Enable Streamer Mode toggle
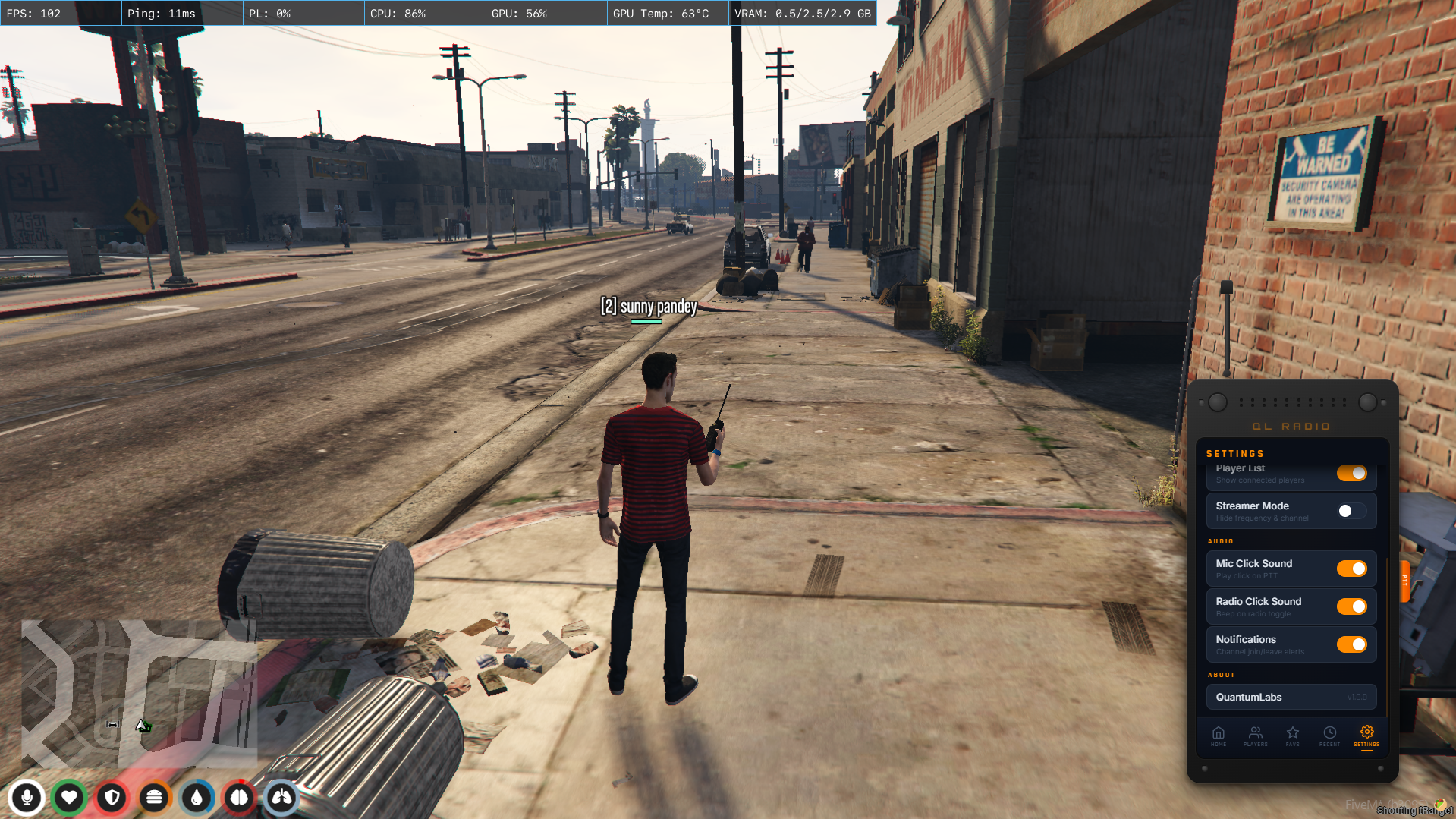Screen dimensions: 1456x819 click(x=1351, y=511)
